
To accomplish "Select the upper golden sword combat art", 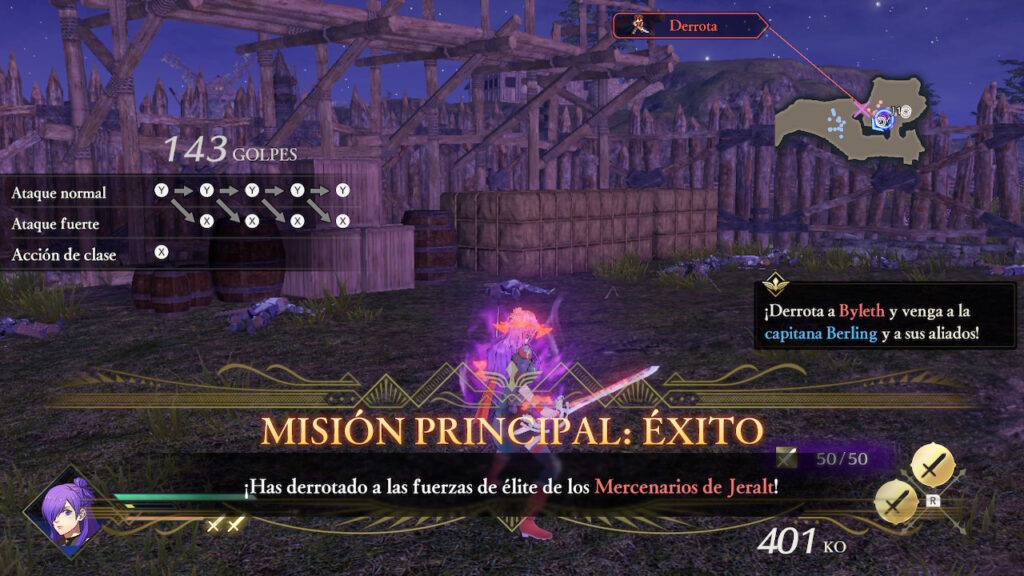I will 933,465.
